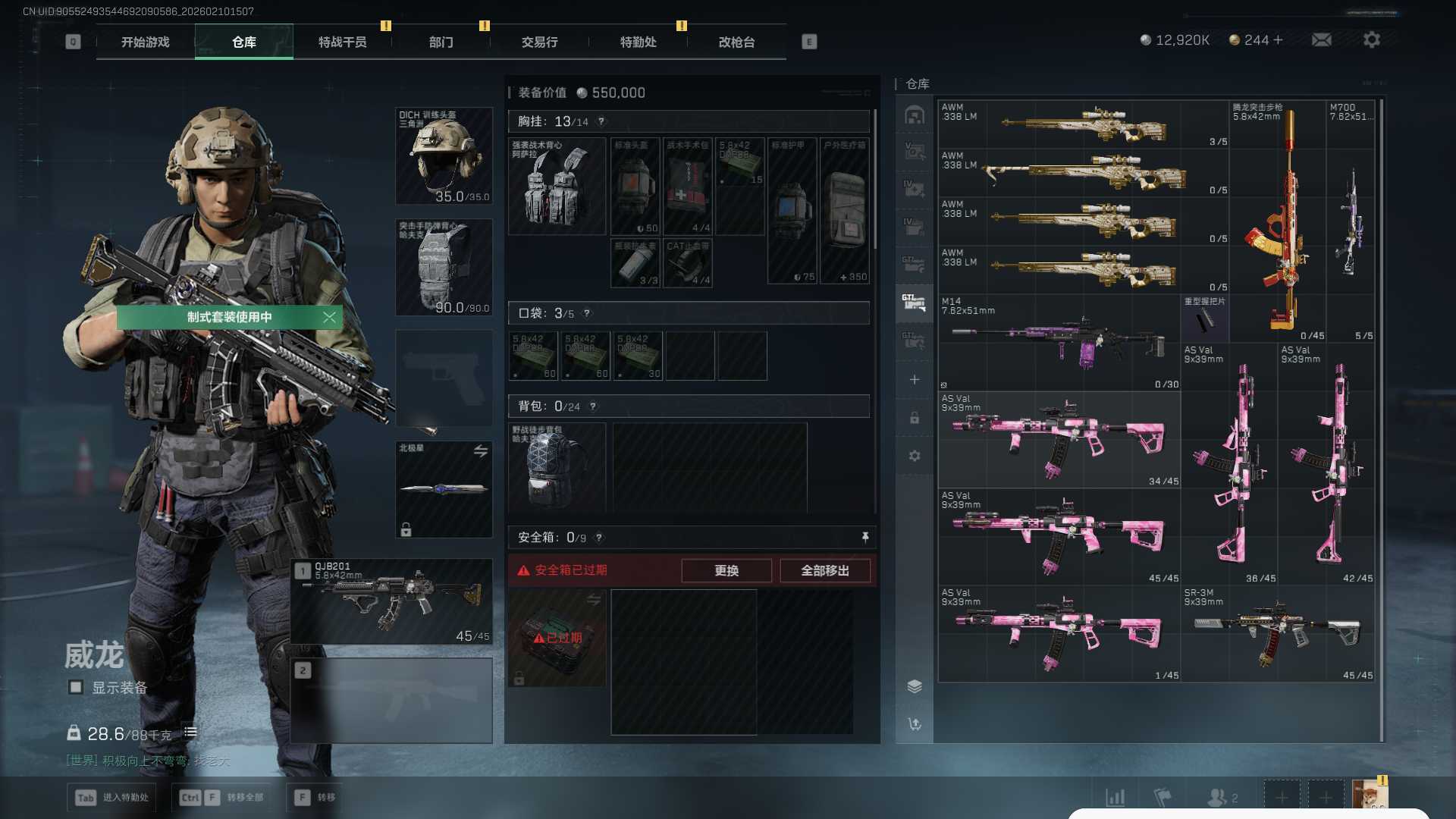Open the 改枪台 tab
Screen dimensions: 1456x819
[x=736, y=42]
